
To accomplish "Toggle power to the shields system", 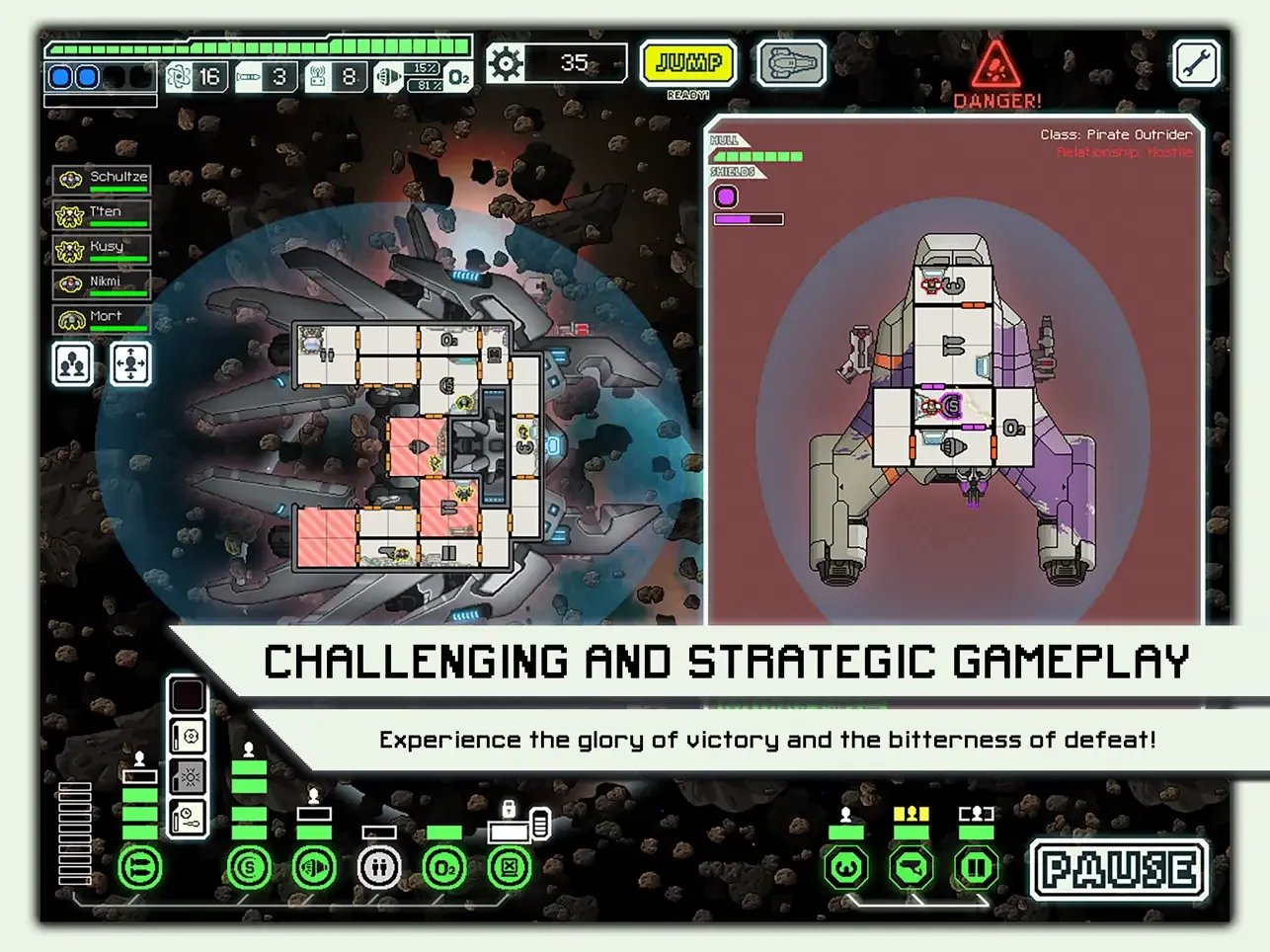I will [x=249, y=868].
